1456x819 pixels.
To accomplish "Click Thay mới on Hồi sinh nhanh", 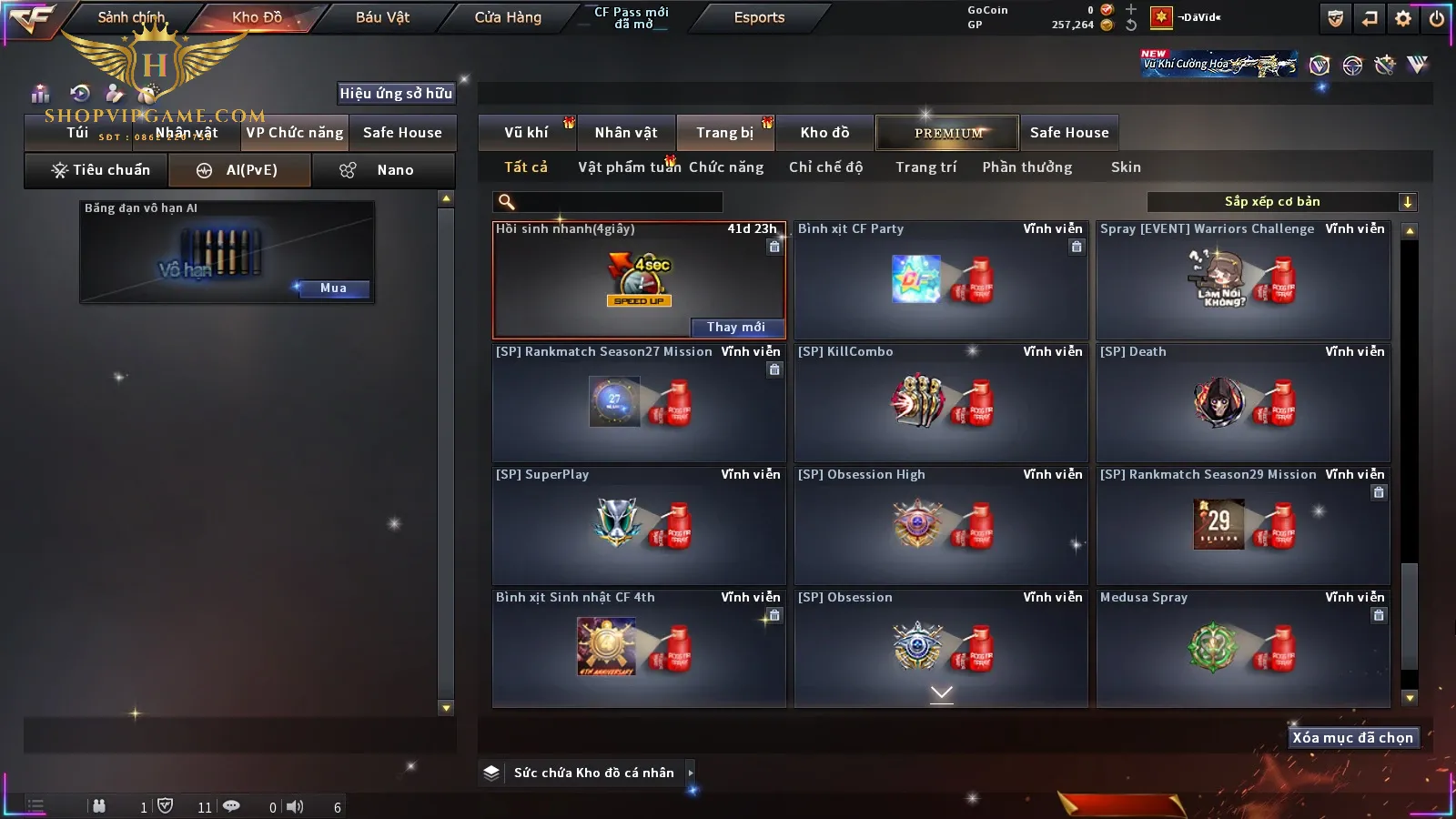I will tap(736, 328).
